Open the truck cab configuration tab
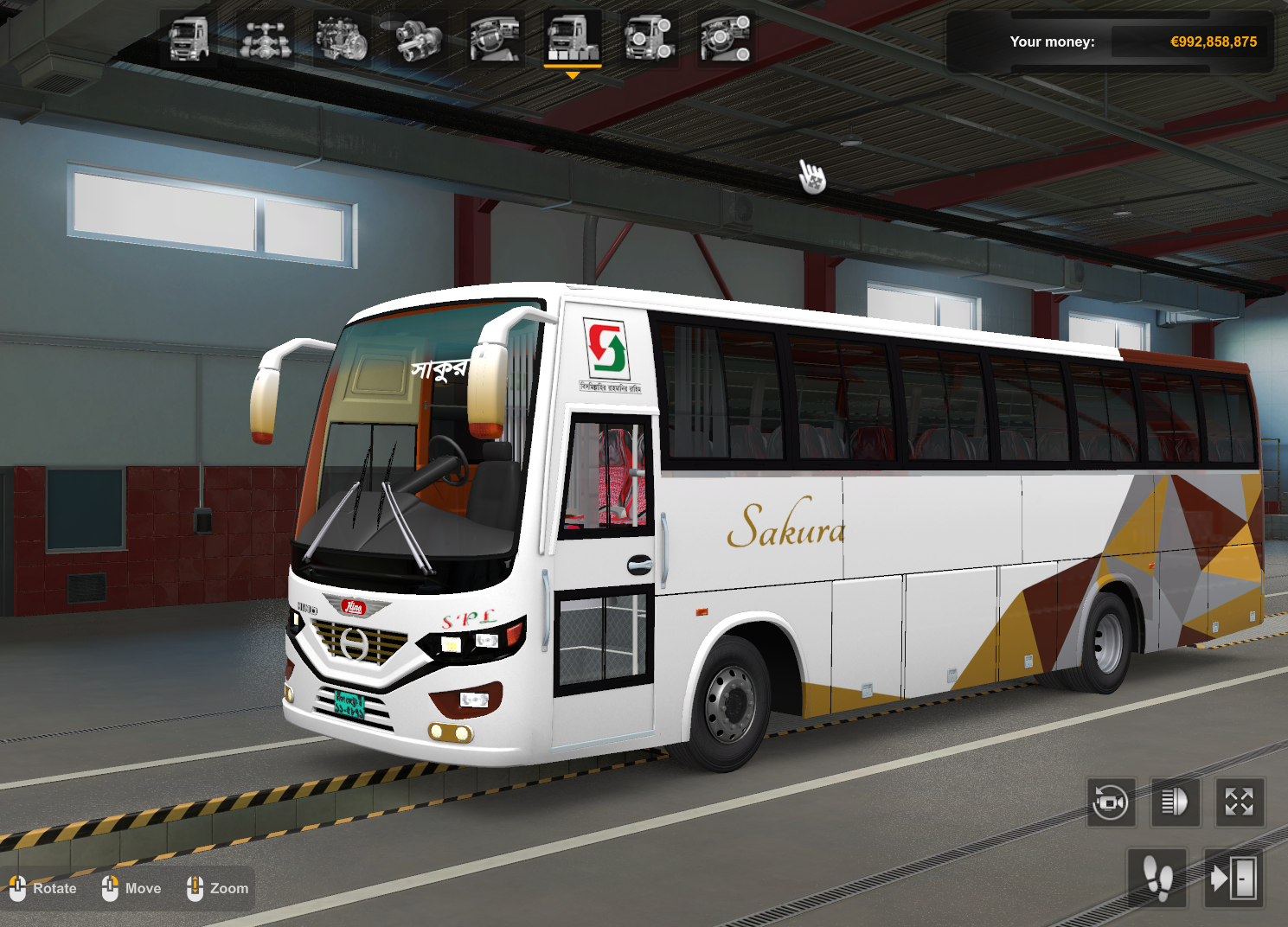This screenshot has height=927, width=1288. [189, 39]
